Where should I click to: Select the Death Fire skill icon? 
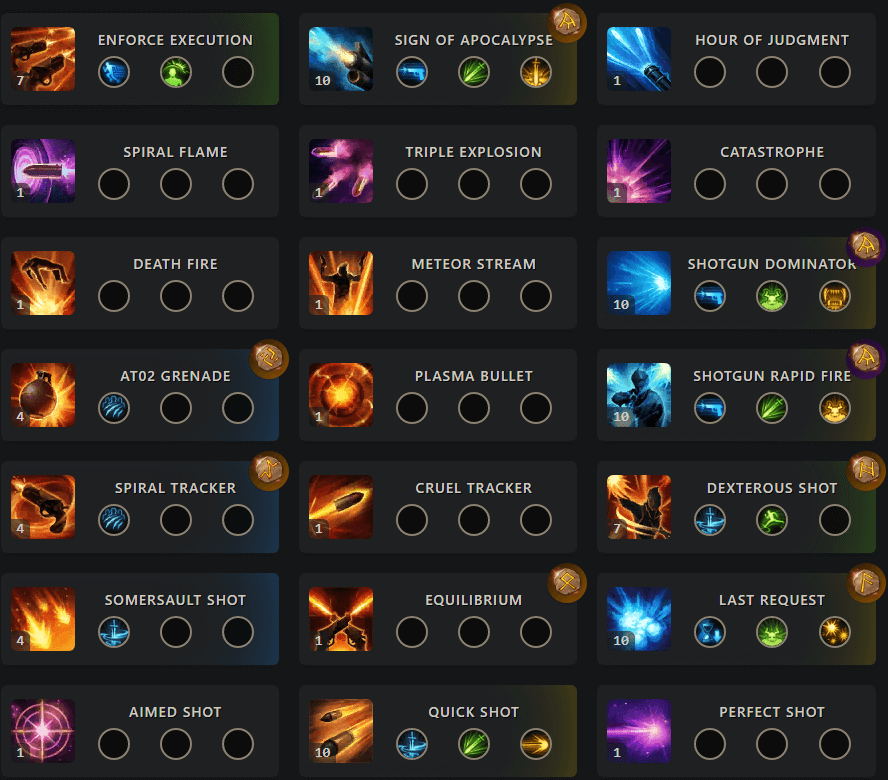click(43, 283)
